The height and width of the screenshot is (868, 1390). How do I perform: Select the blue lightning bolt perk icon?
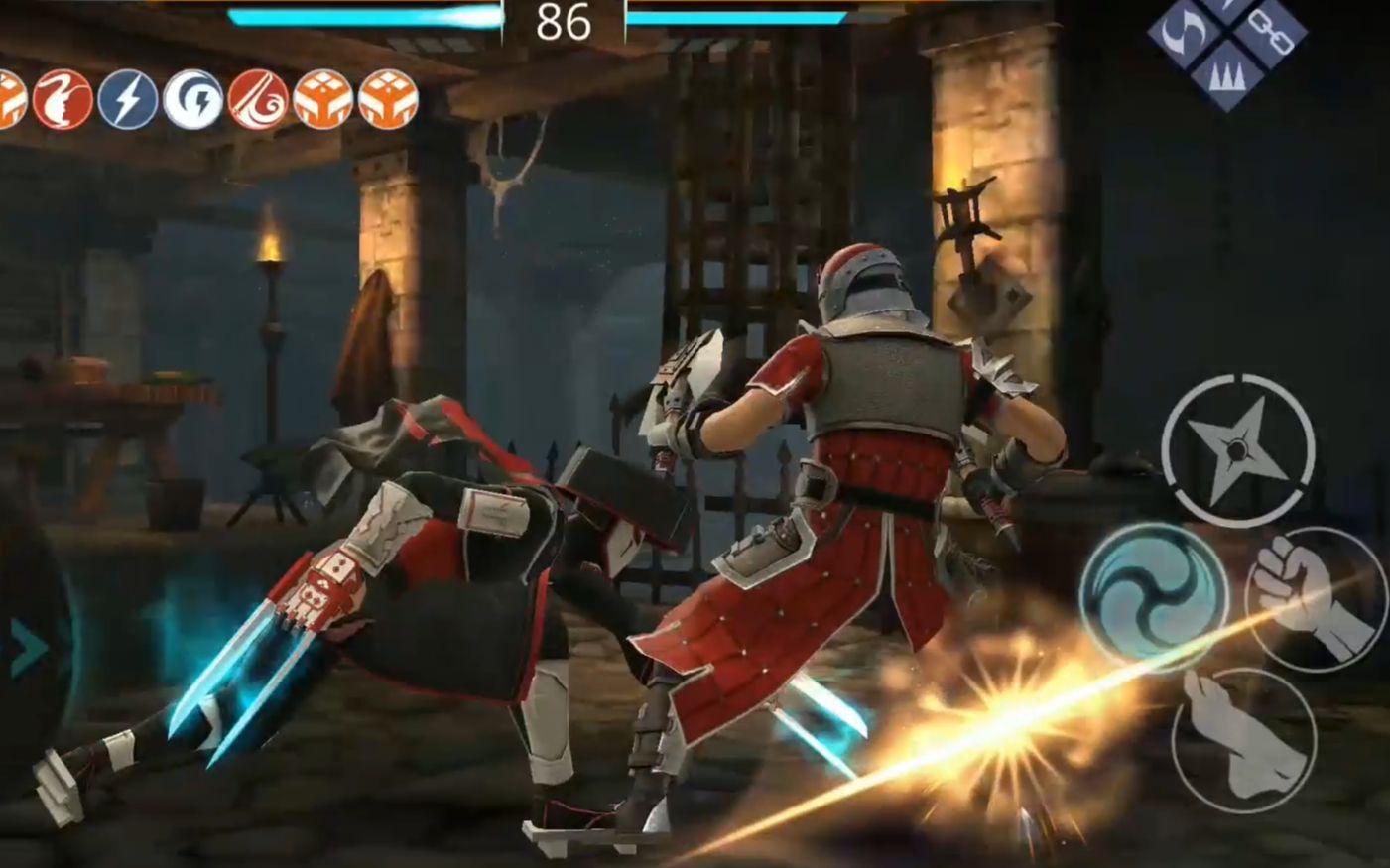pyautogui.click(x=128, y=100)
